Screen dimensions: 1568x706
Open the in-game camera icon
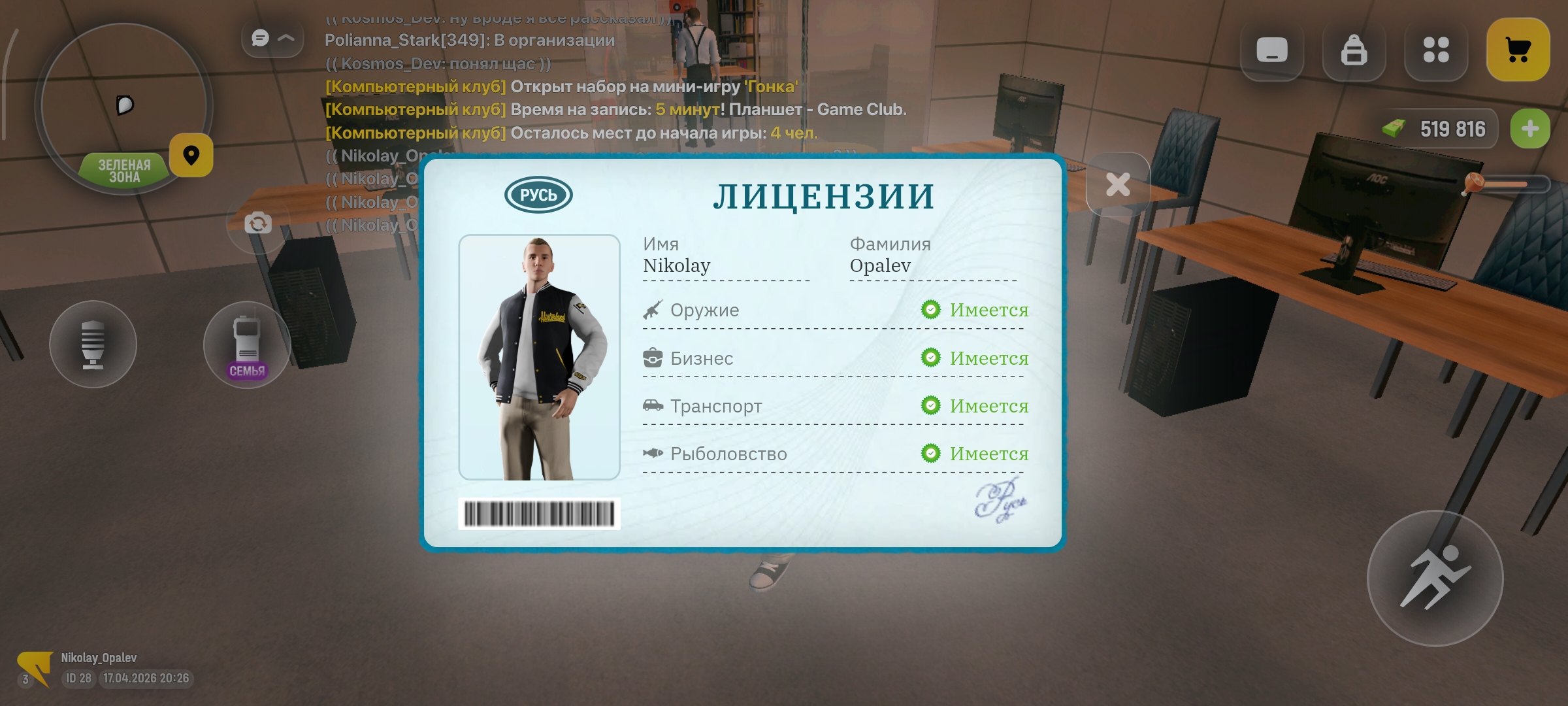(259, 223)
